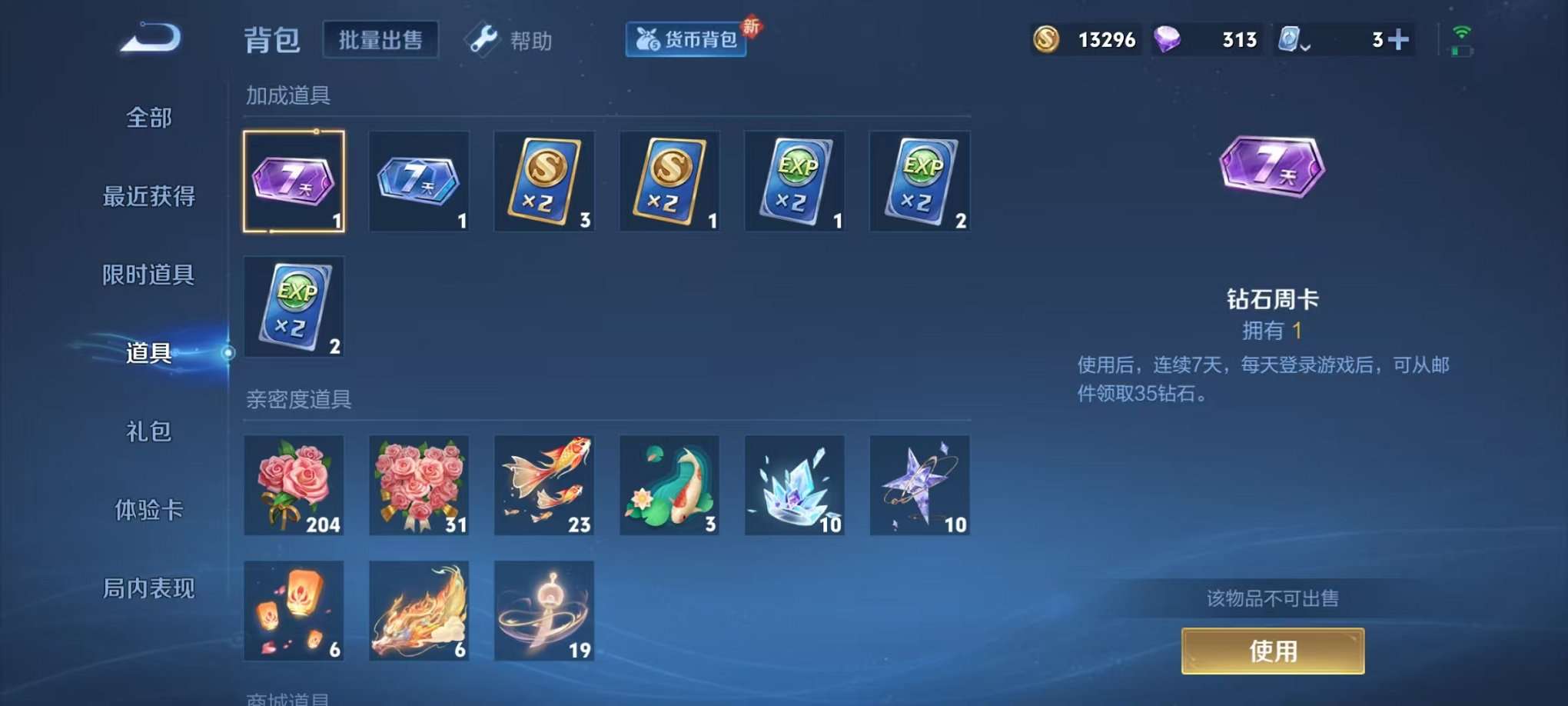Select the koi fish intimacy item
The image size is (1568, 706).
point(544,486)
